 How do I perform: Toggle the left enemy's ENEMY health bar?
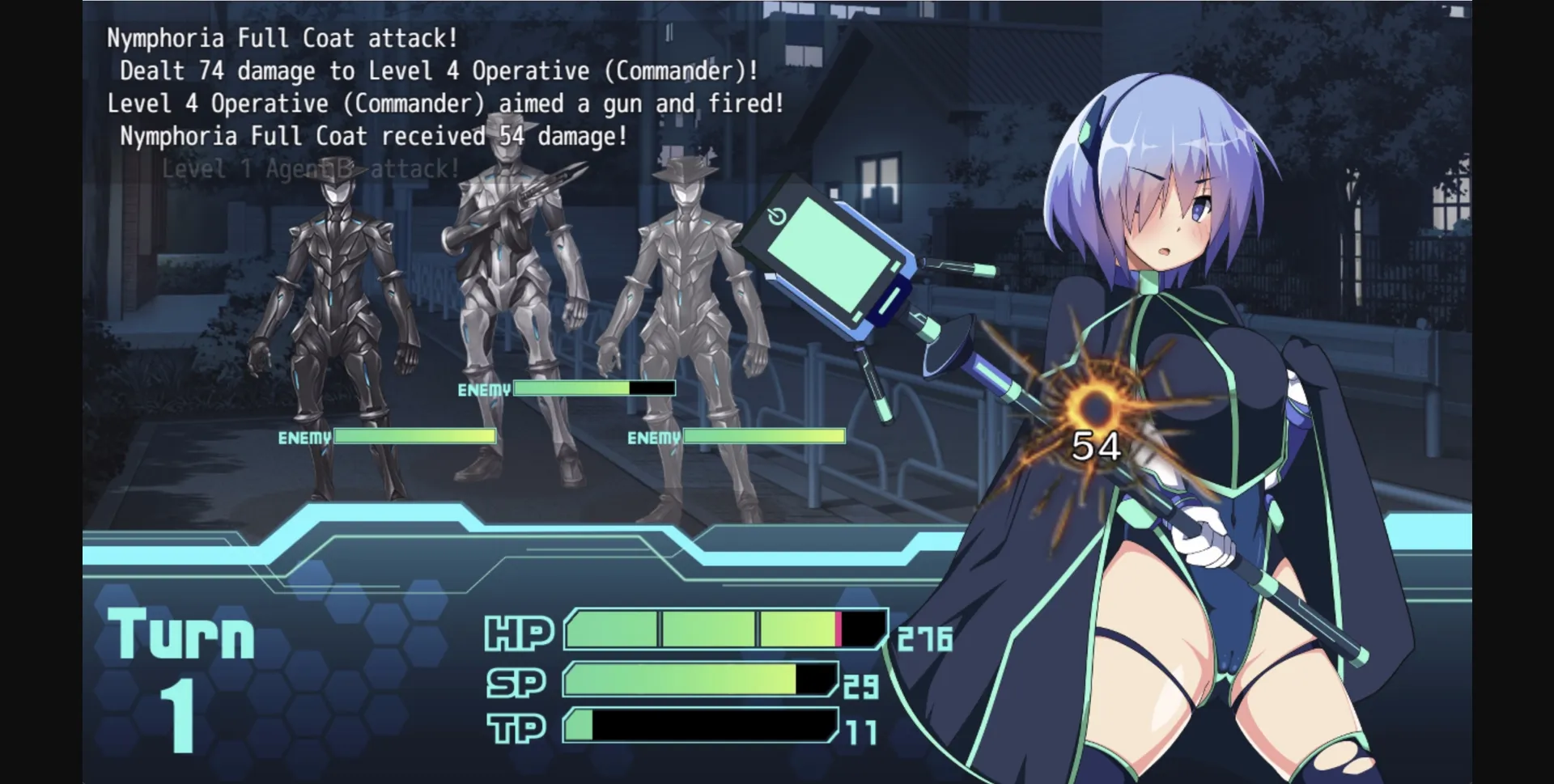414,436
